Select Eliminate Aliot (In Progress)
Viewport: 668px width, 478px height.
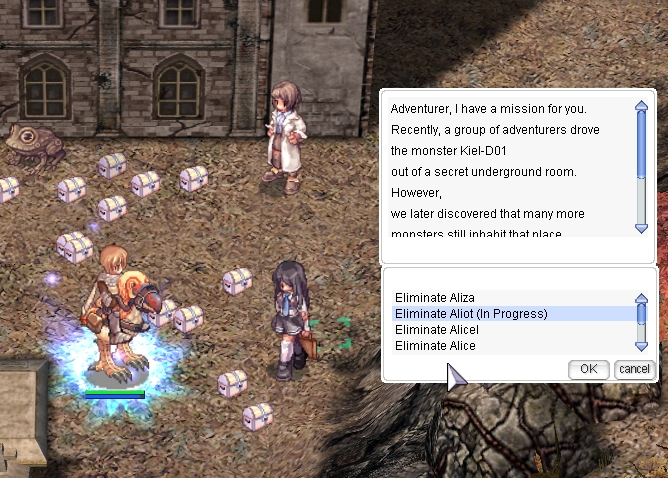471,314
